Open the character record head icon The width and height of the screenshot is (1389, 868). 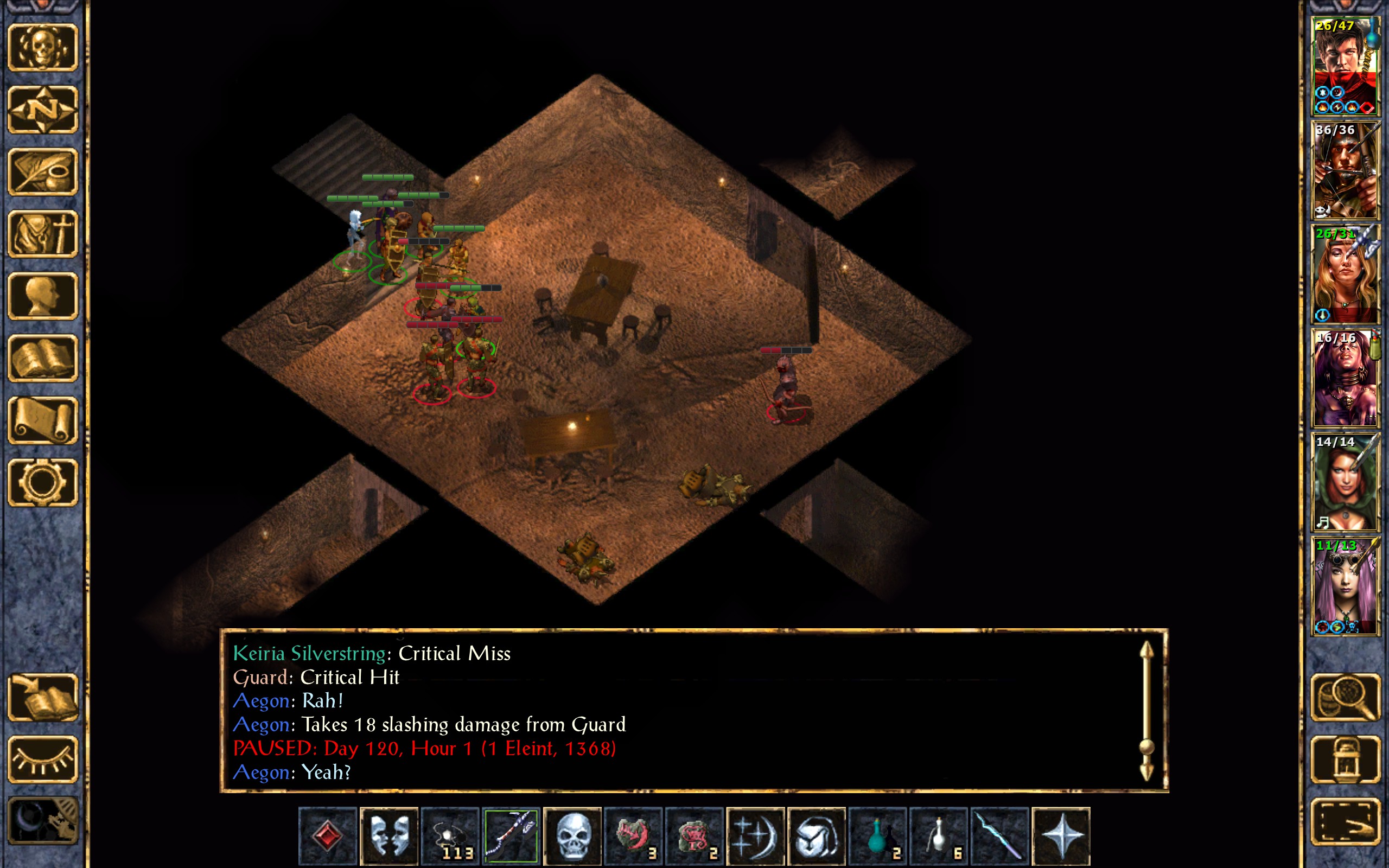pyautogui.click(x=43, y=296)
